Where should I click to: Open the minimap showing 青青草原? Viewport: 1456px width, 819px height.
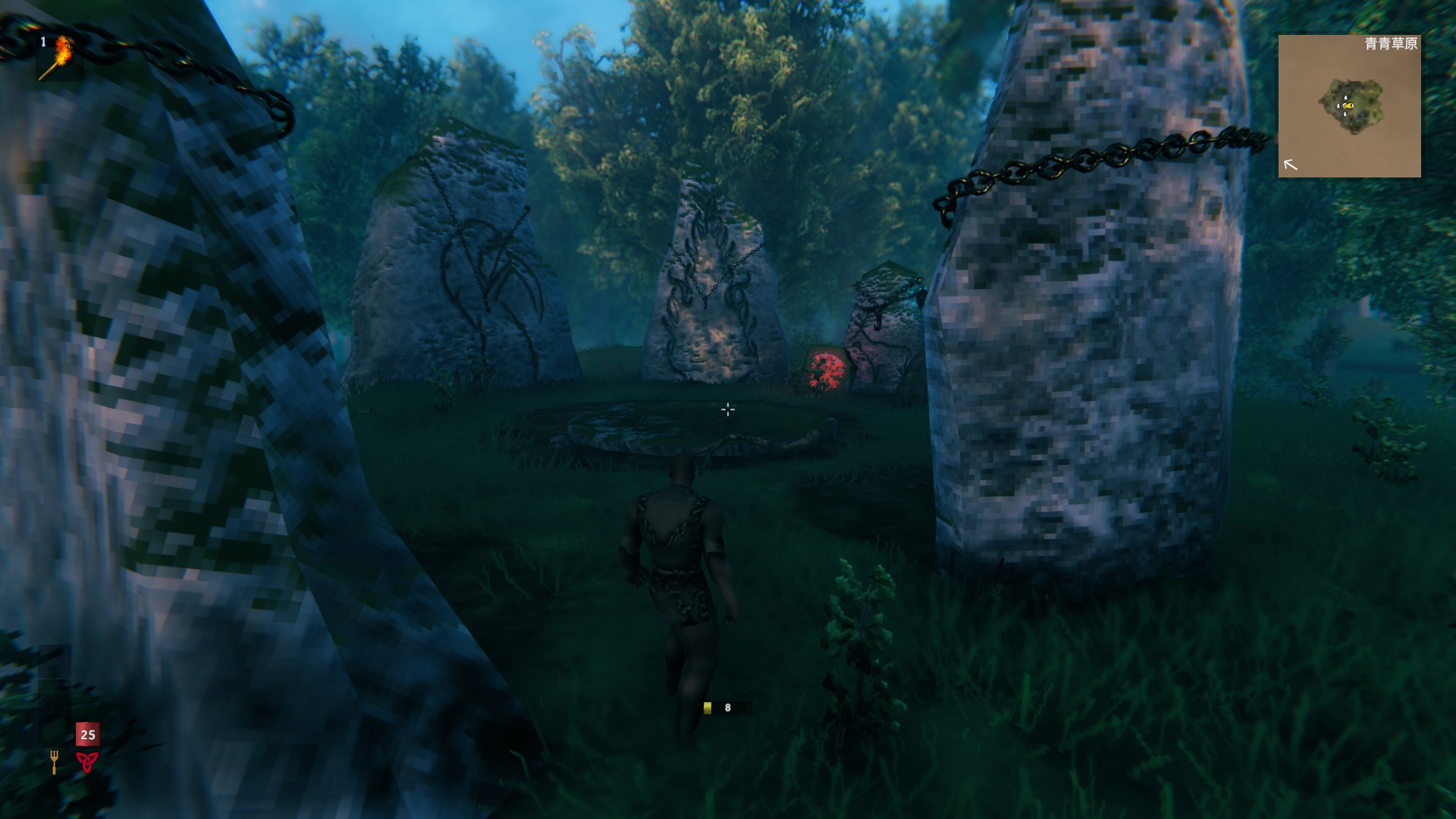pyautogui.click(x=1349, y=106)
